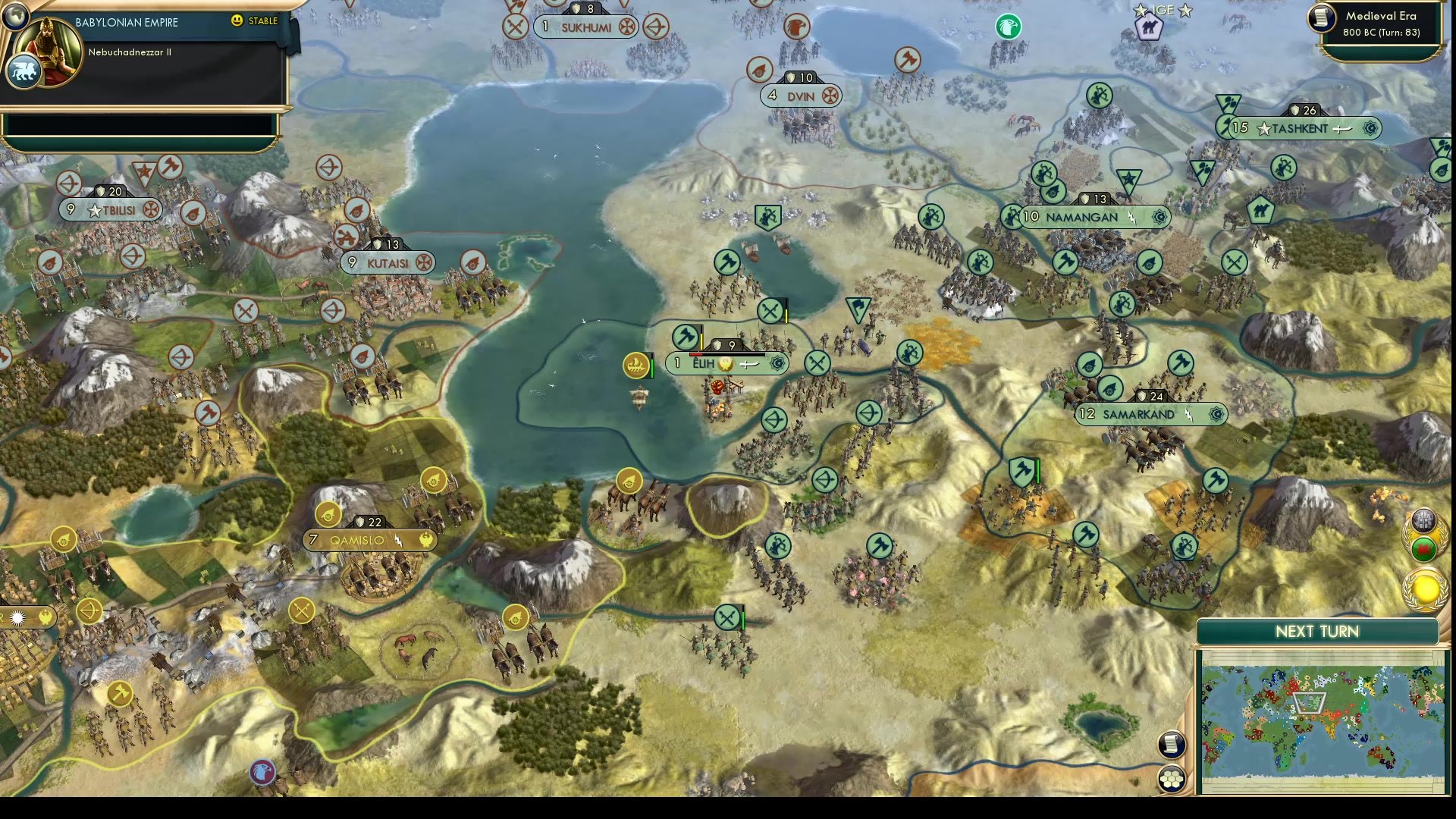Click the gold trireme boat icon near Elih
This screenshot has height=819, width=1456.
tap(635, 364)
